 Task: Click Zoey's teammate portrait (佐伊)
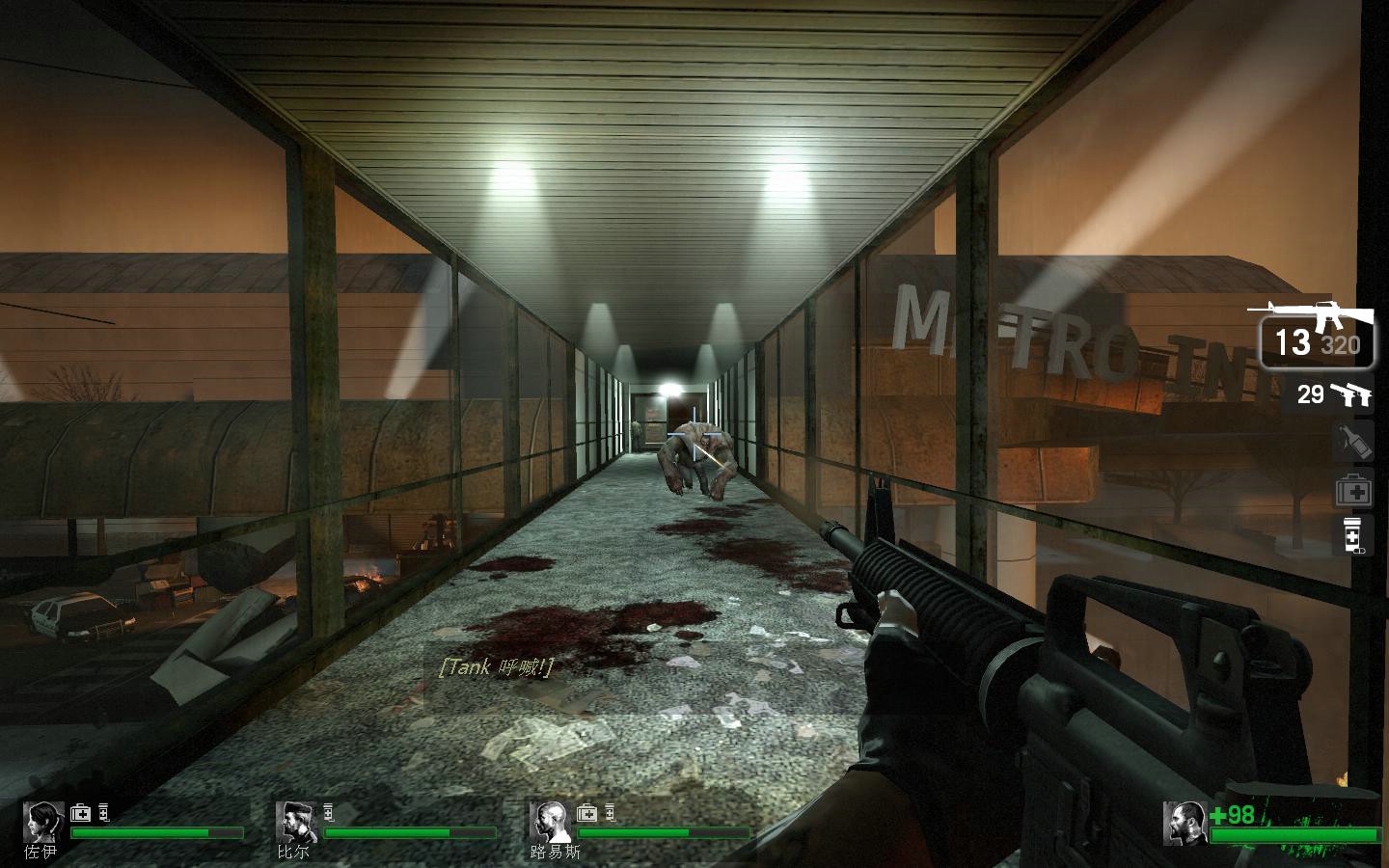[43, 822]
